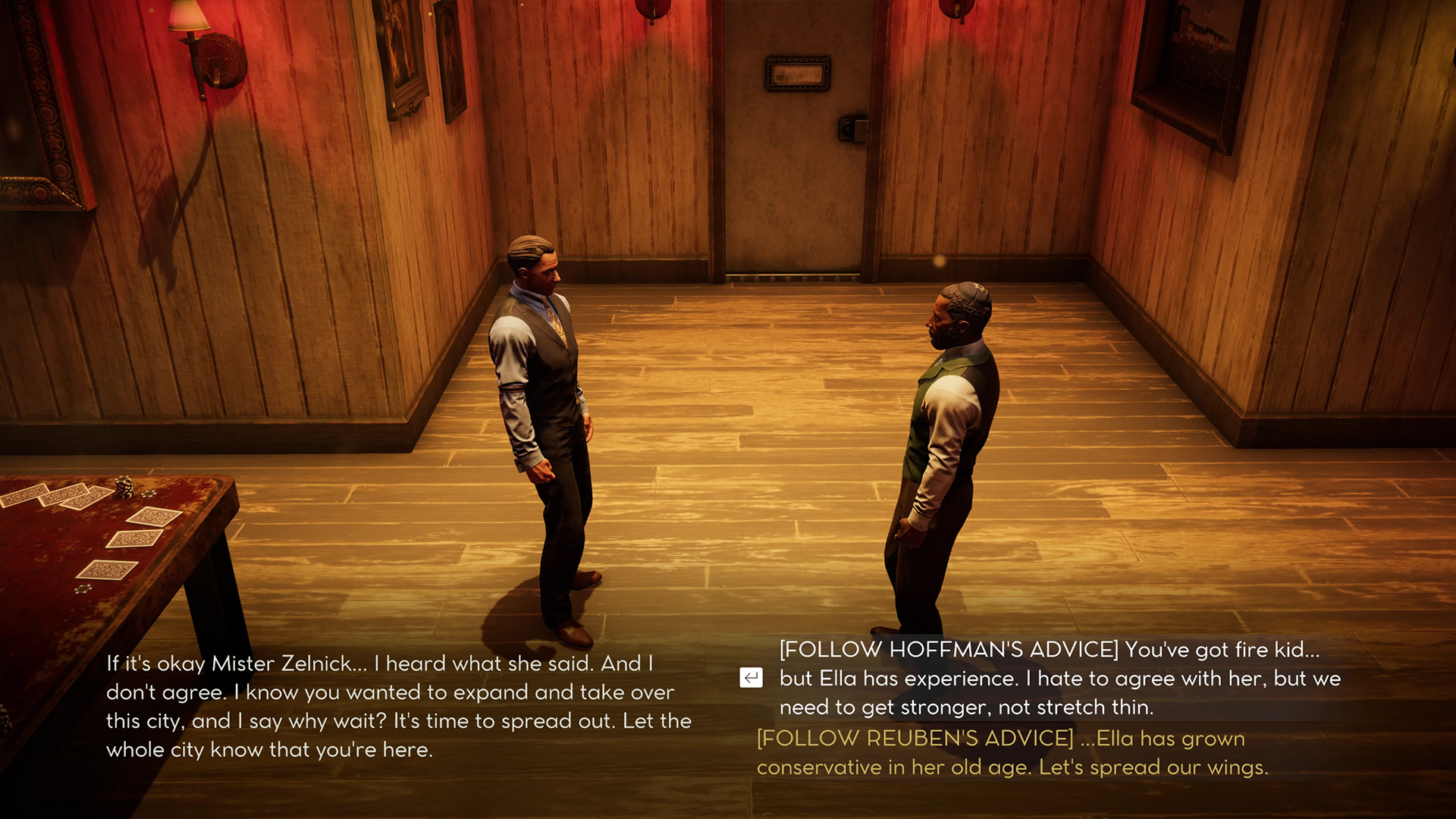The width and height of the screenshot is (1456, 819).
Task: Click the keypad panel beside the door
Action: (854, 130)
